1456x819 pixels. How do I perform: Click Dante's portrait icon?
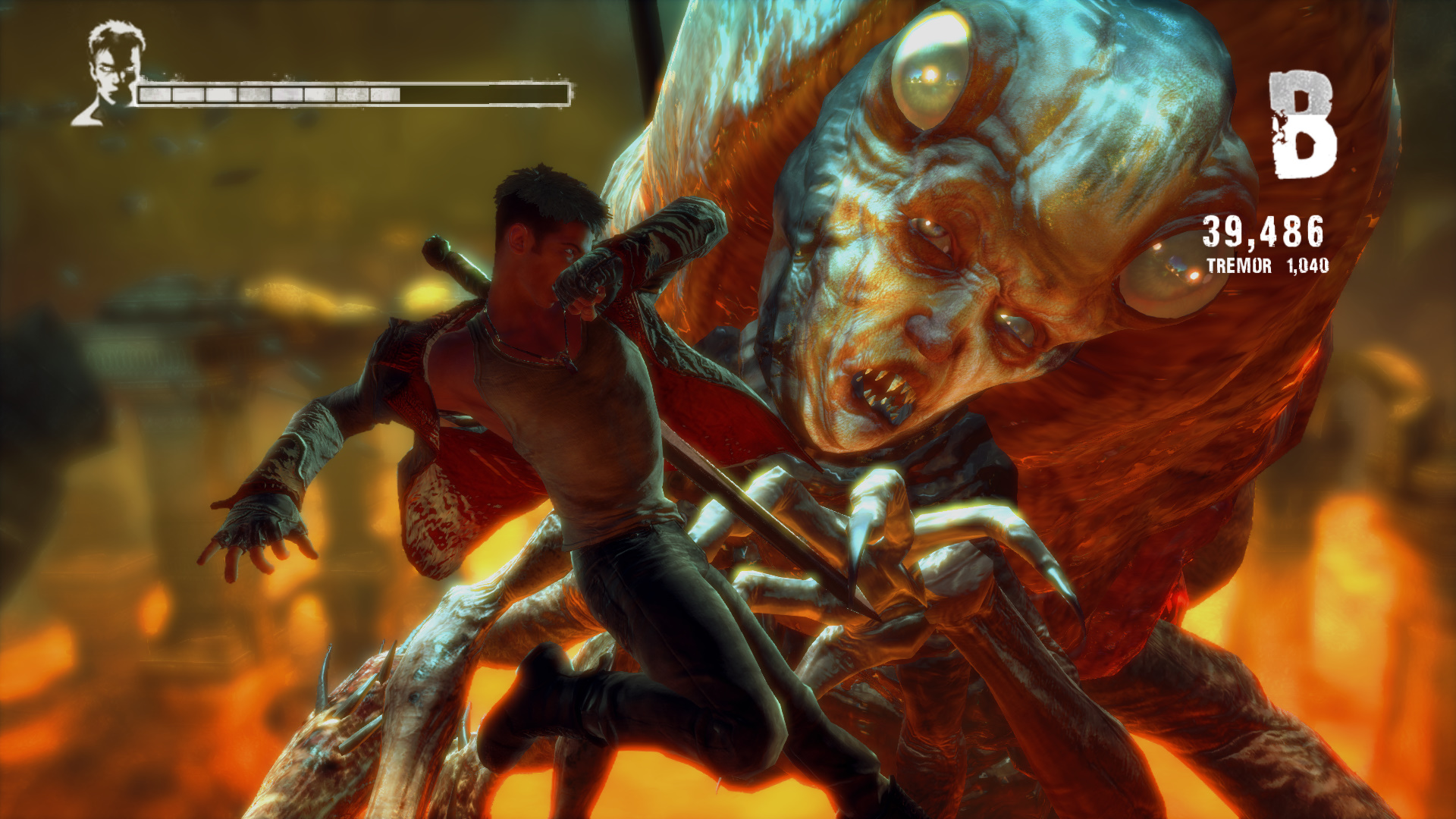pos(112,74)
